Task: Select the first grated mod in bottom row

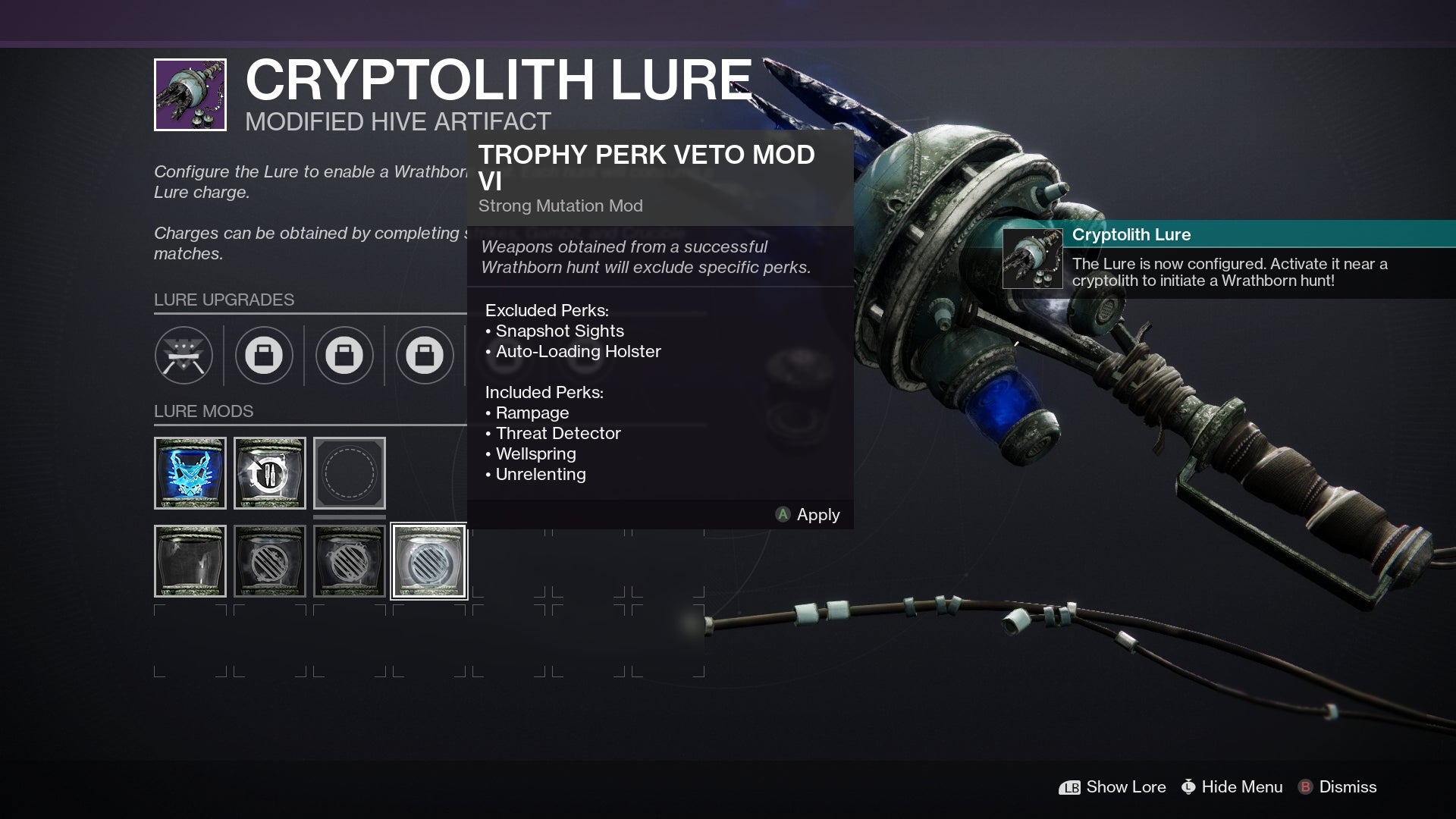Action: [x=269, y=561]
